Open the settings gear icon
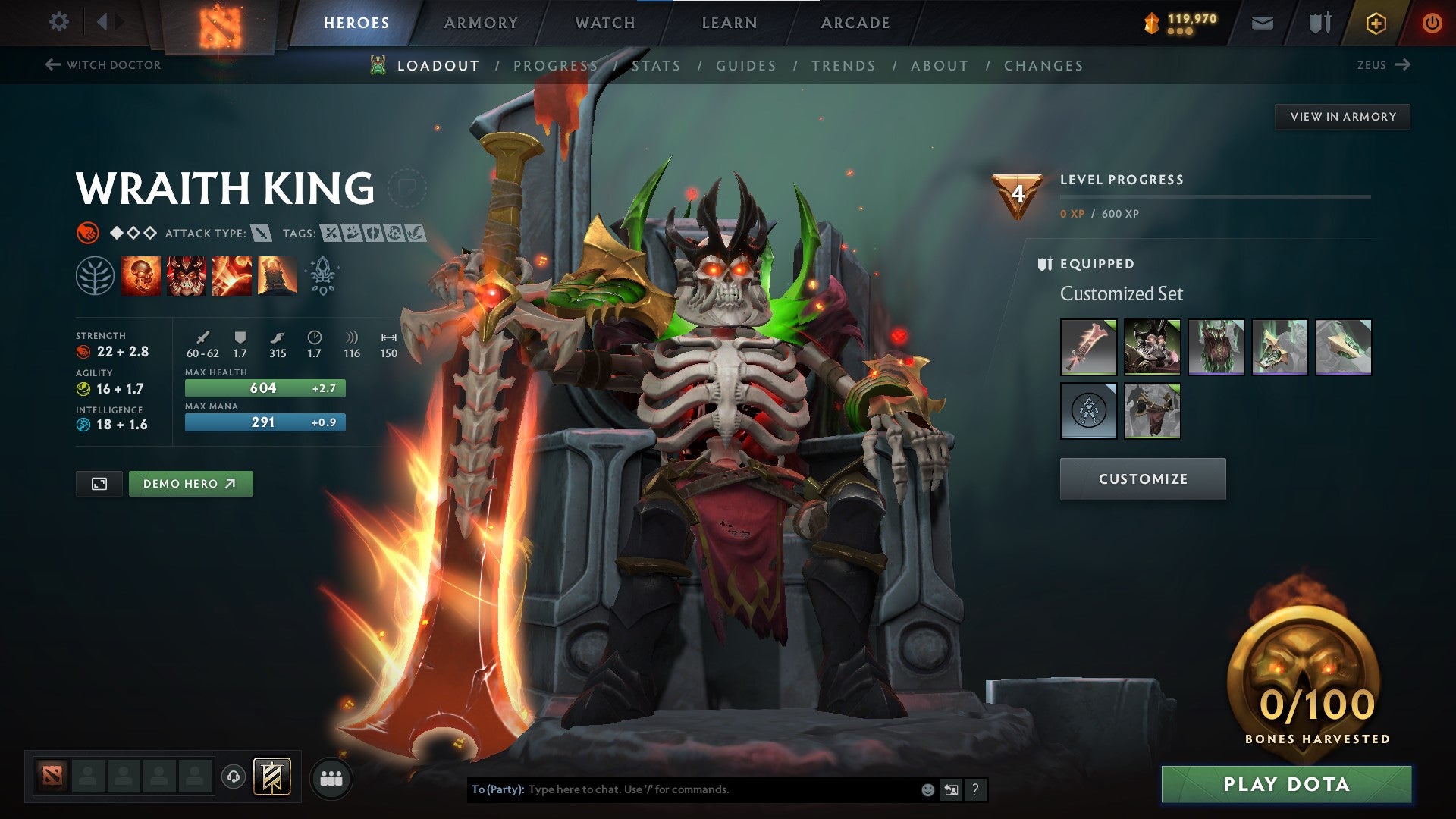This screenshot has height=819, width=1456. 58,22
